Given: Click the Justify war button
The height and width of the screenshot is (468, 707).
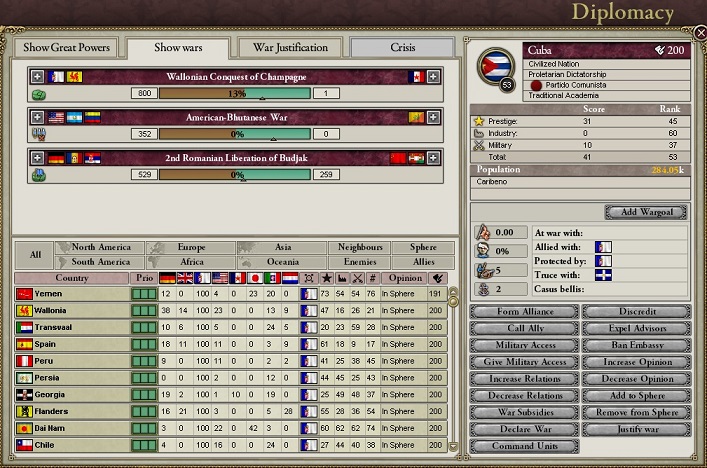Looking at the screenshot, I should 636,429.
